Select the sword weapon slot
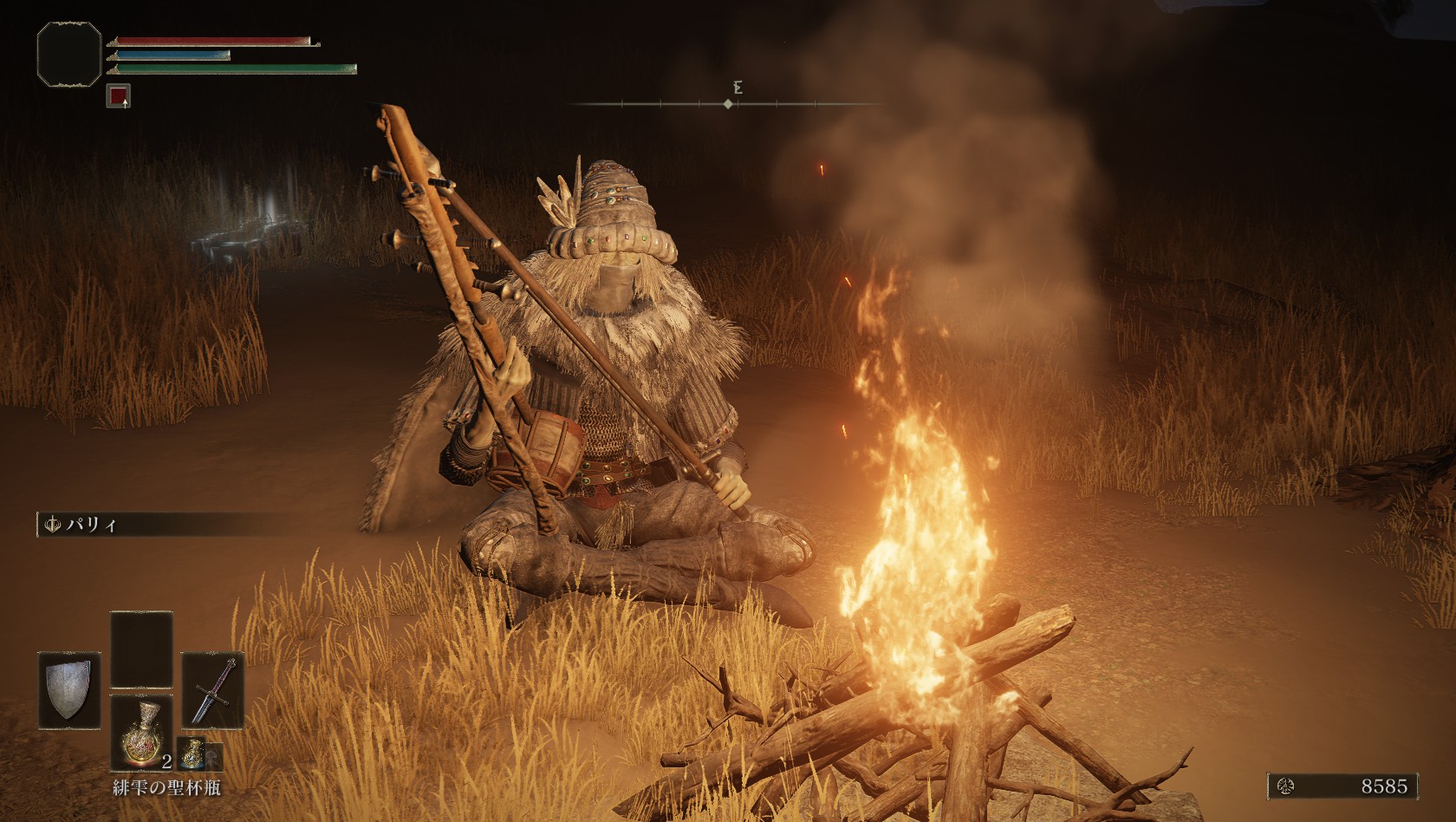 click(213, 689)
